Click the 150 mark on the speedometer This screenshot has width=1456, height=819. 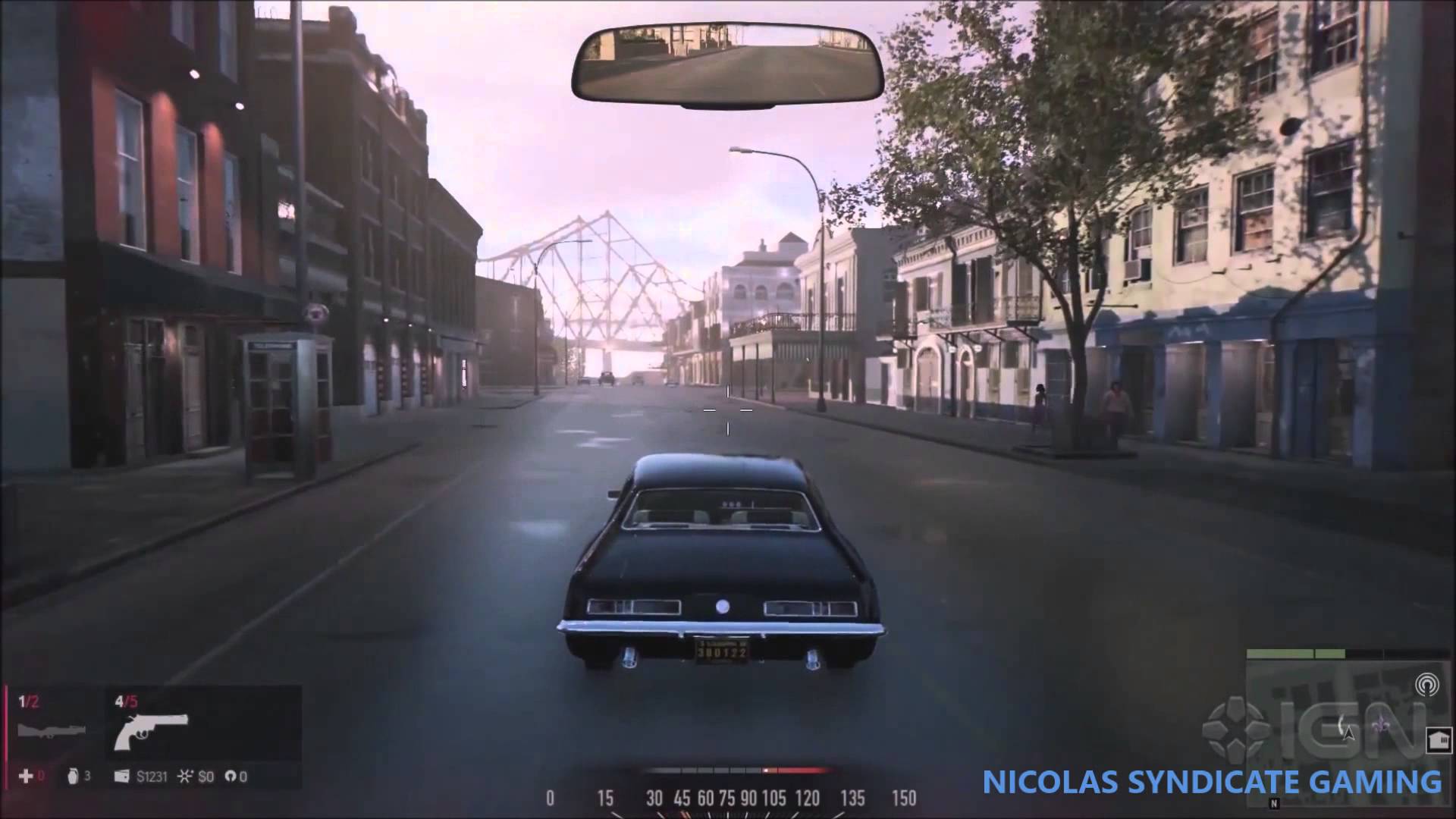point(904,799)
